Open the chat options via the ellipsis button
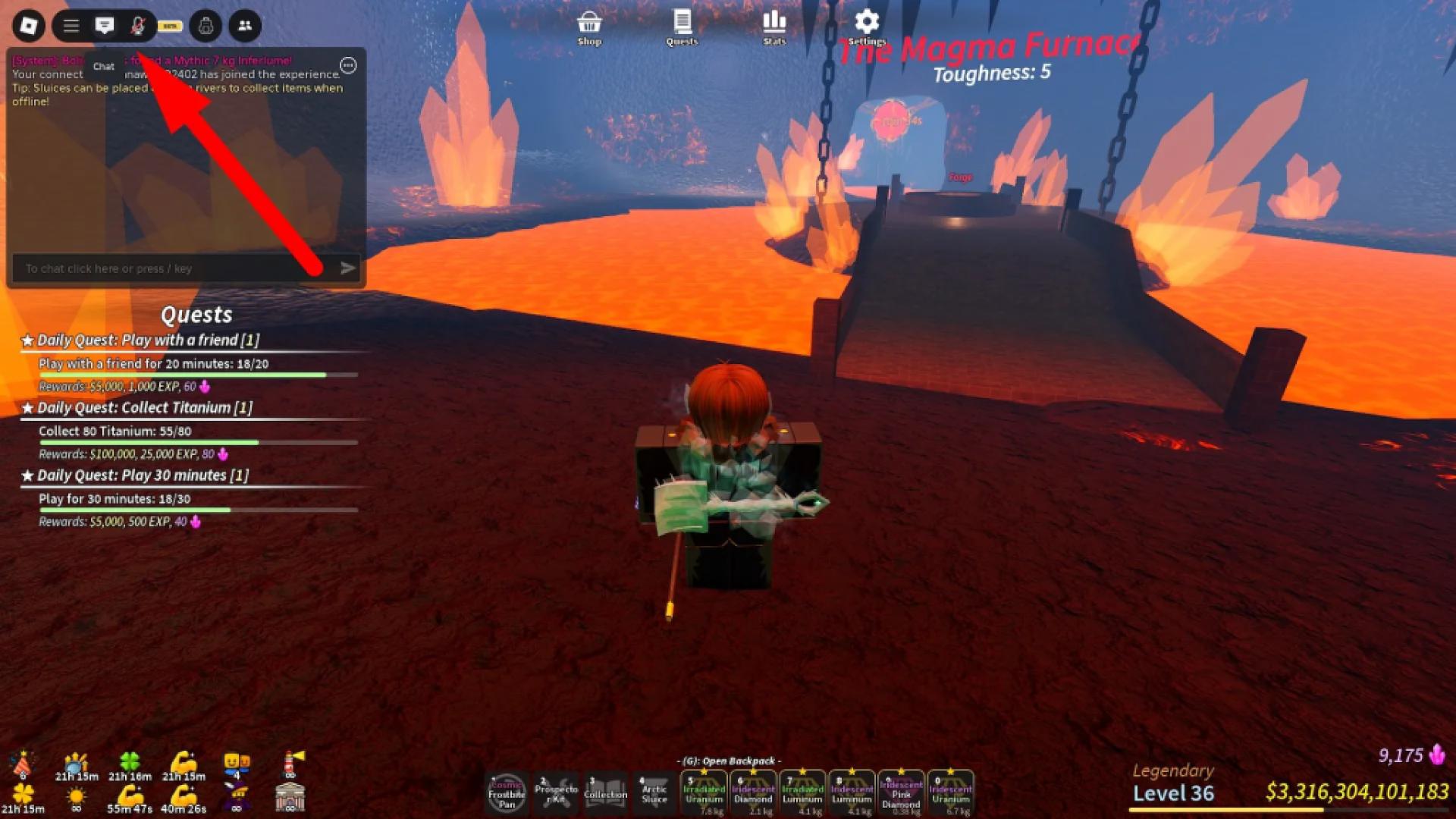The height and width of the screenshot is (819, 1456). point(347,66)
